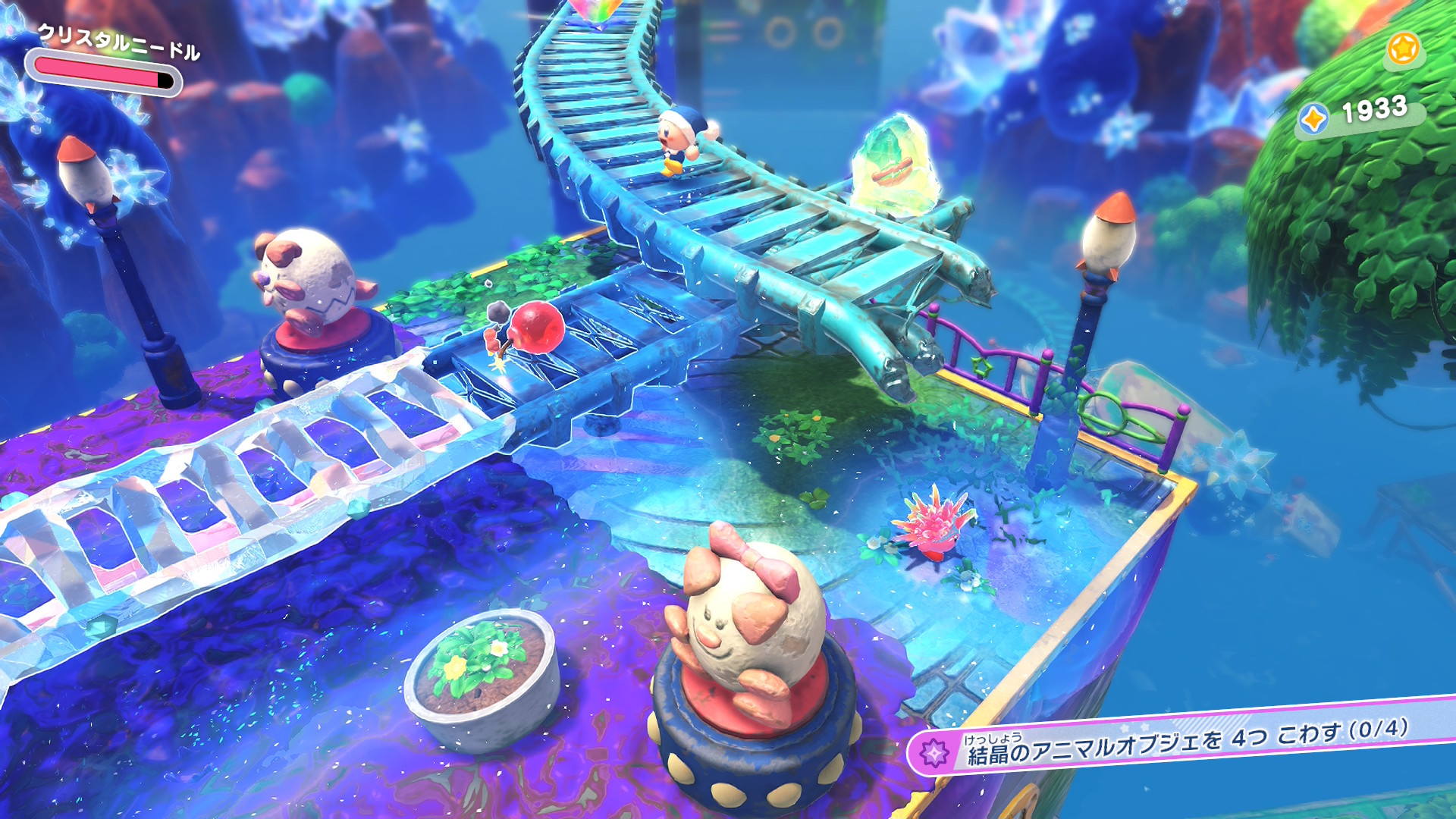Click the gold star medal icon
This screenshot has height=819, width=1456.
[1403, 49]
